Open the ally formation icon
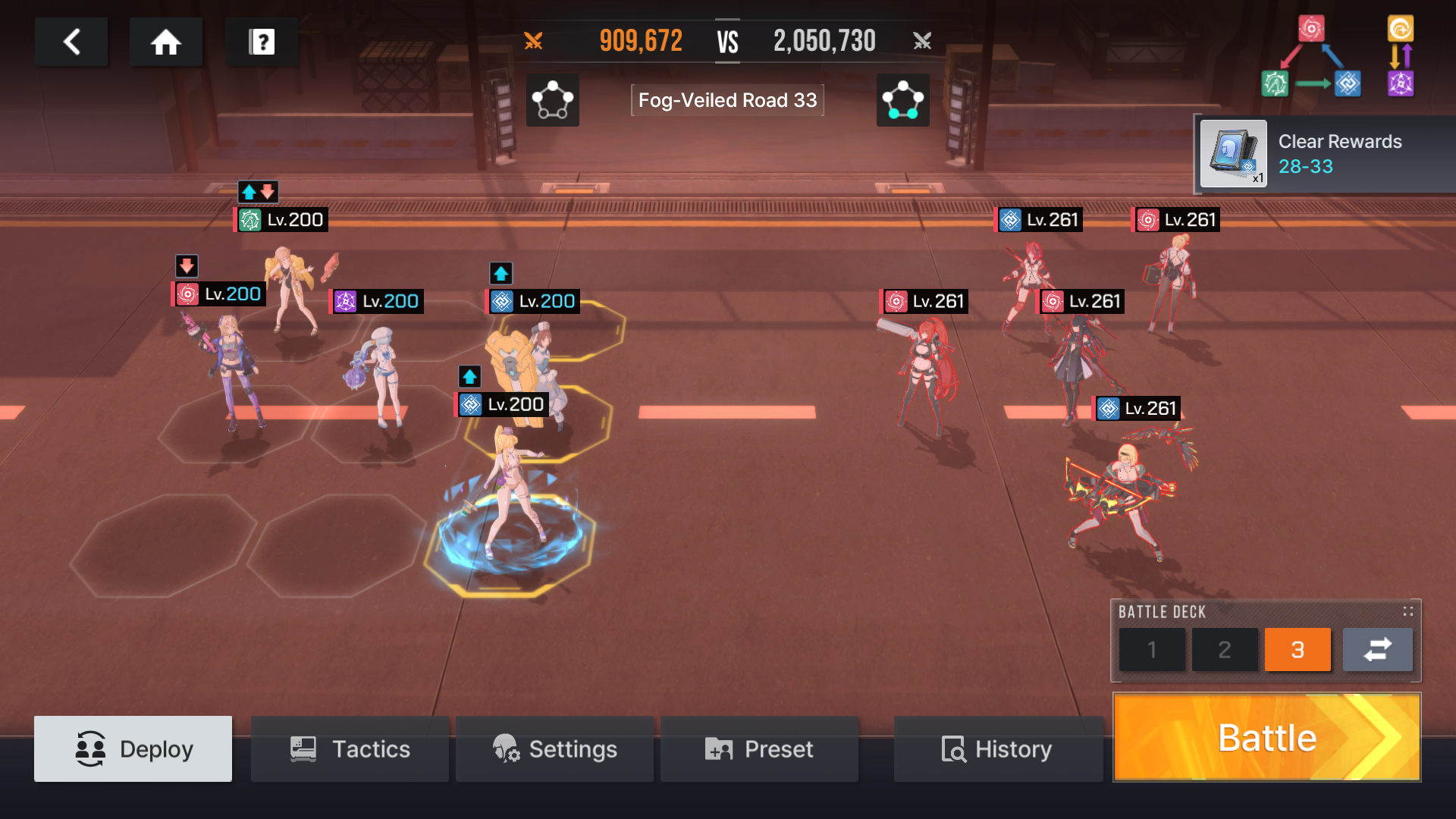The width and height of the screenshot is (1456, 819). 553,100
